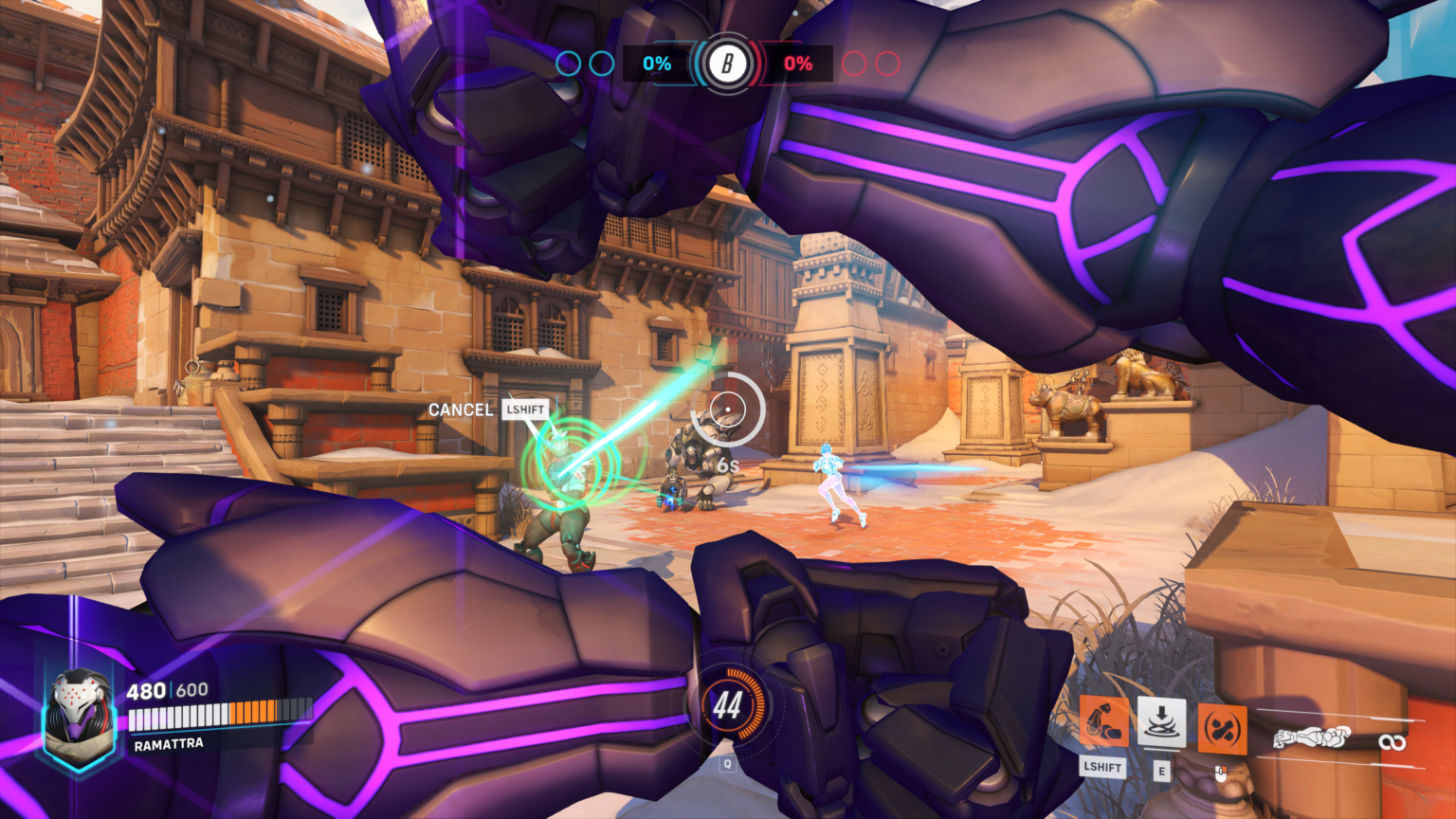Click the white B objective point emblem
Screen dimensions: 1456x819
click(x=726, y=64)
